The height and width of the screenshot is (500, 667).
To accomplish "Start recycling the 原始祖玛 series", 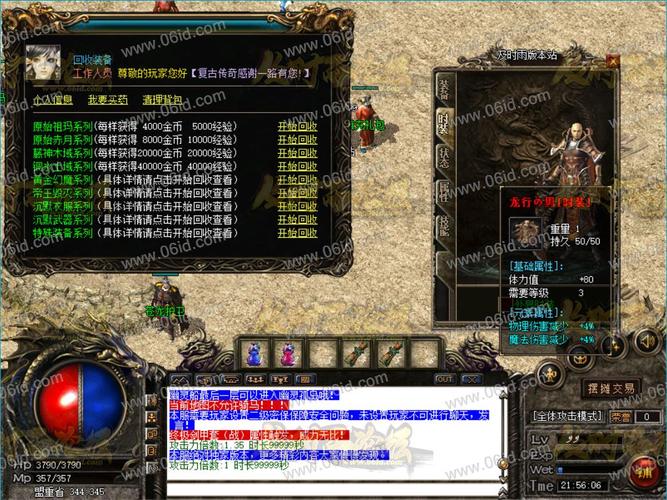I will pyautogui.click(x=297, y=127).
